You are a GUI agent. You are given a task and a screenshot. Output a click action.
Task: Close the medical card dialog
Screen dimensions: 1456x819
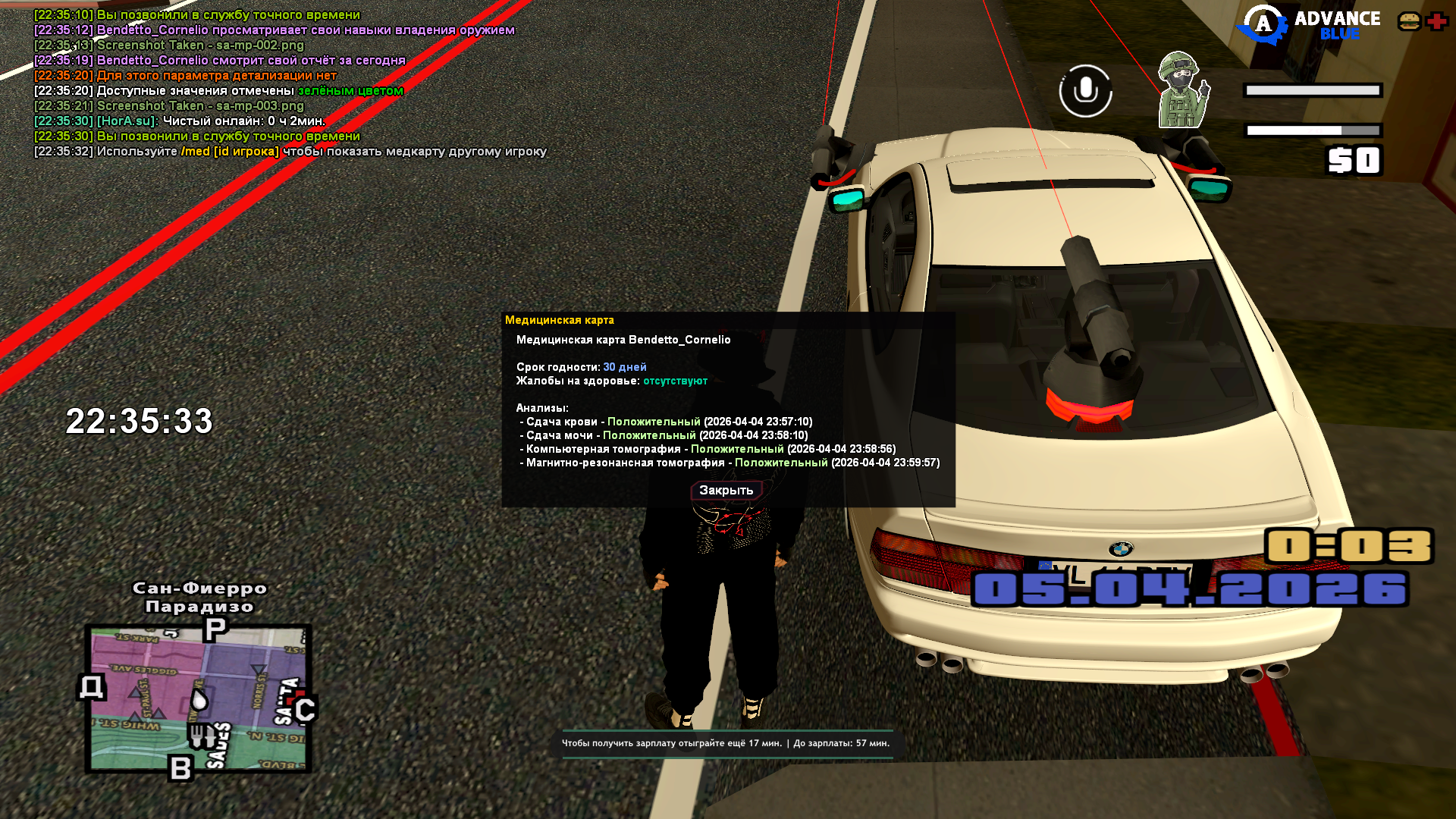(726, 491)
